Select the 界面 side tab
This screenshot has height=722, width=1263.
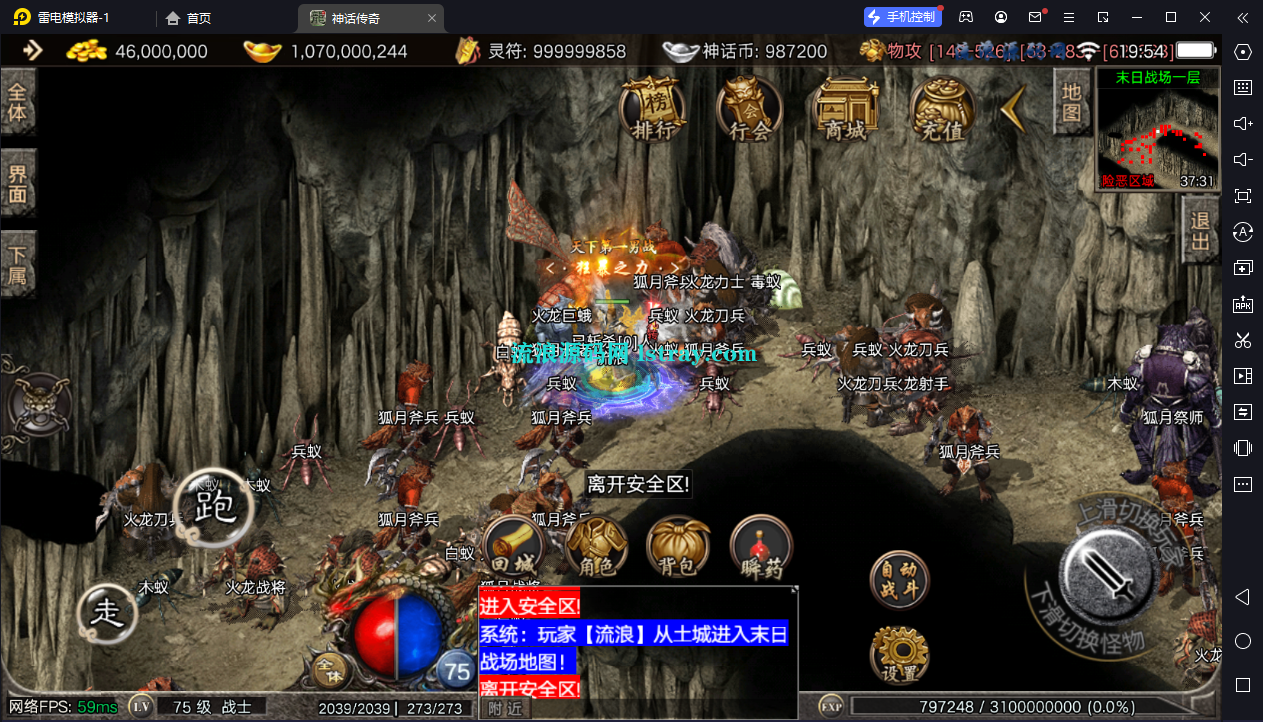tap(18, 183)
